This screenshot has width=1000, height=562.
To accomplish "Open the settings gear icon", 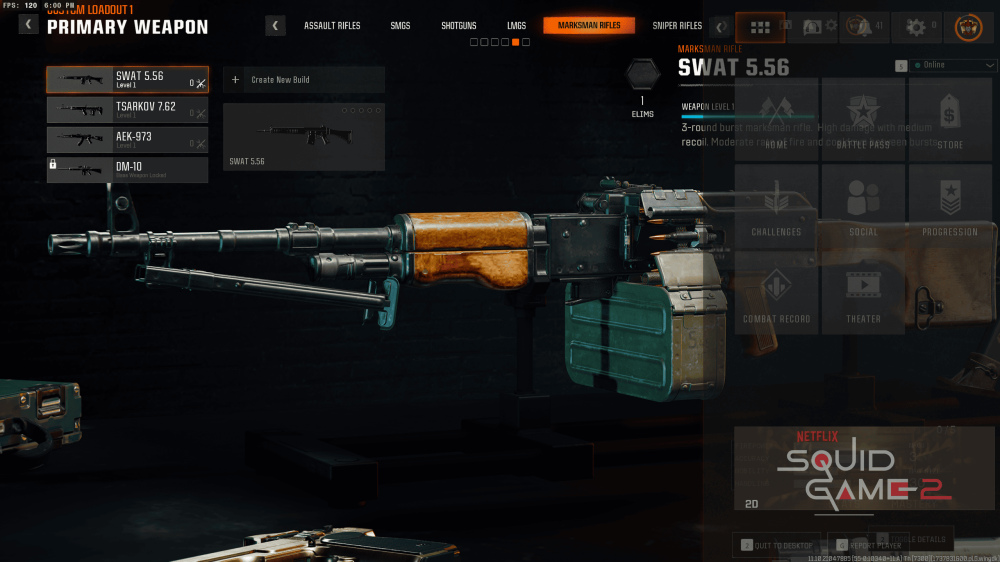I will point(916,27).
